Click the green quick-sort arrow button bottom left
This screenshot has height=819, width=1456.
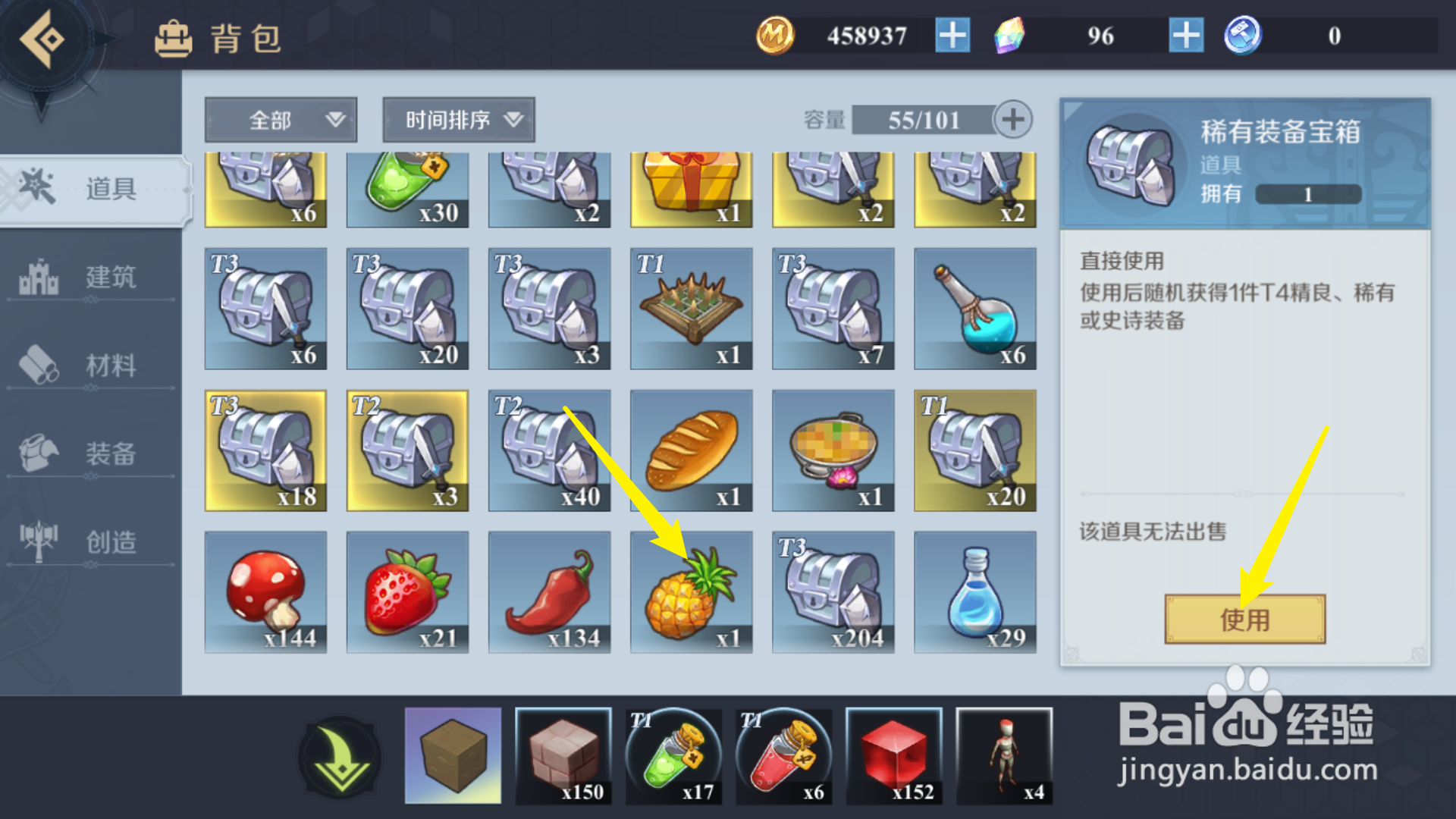[x=340, y=756]
